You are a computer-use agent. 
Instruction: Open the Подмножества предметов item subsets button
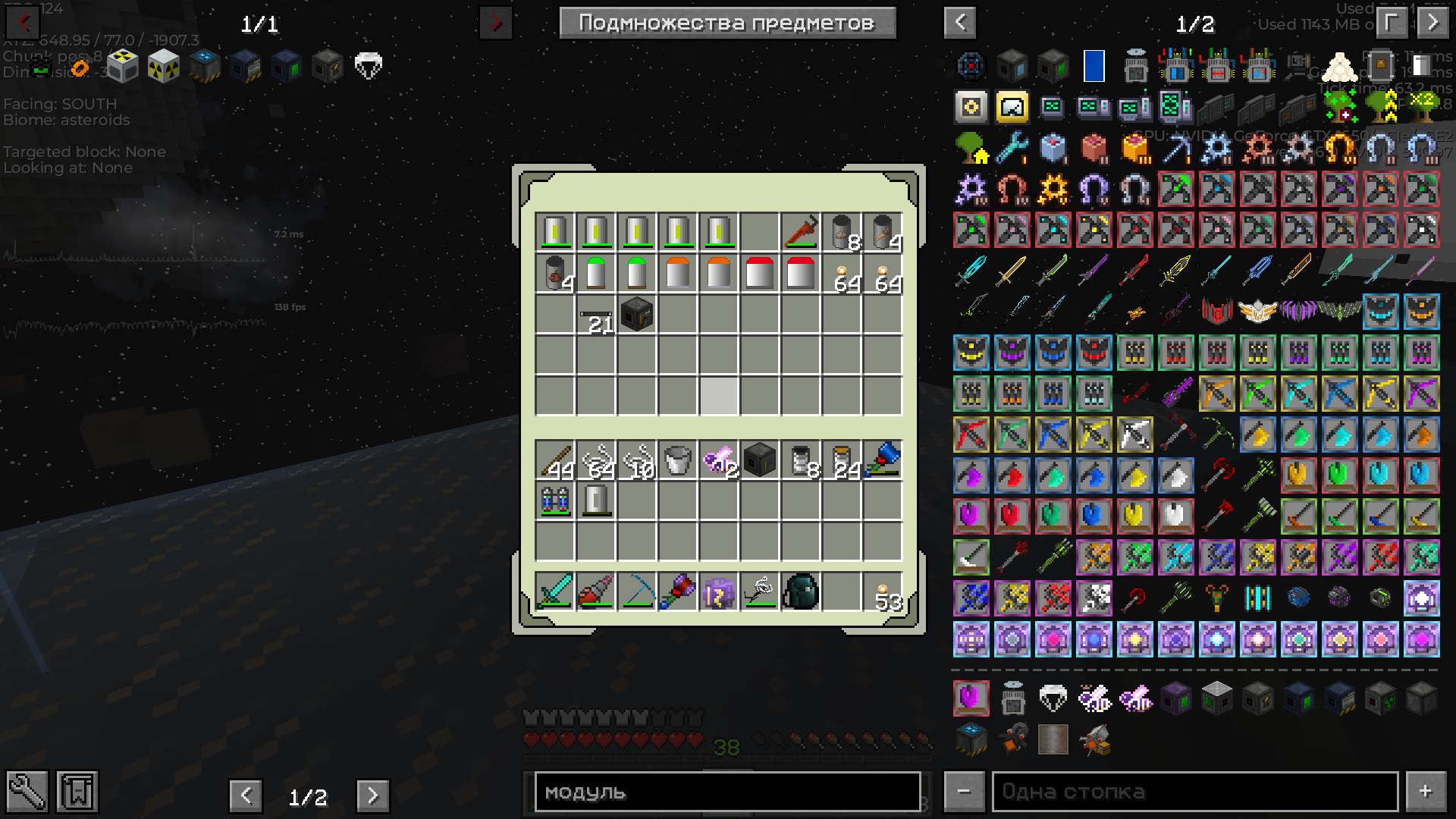click(x=727, y=23)
